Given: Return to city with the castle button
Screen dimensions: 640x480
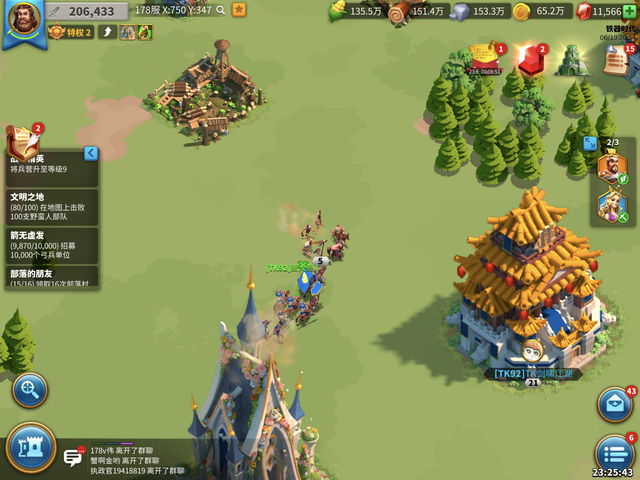Looking at the screenshot, I should [30, 448].
